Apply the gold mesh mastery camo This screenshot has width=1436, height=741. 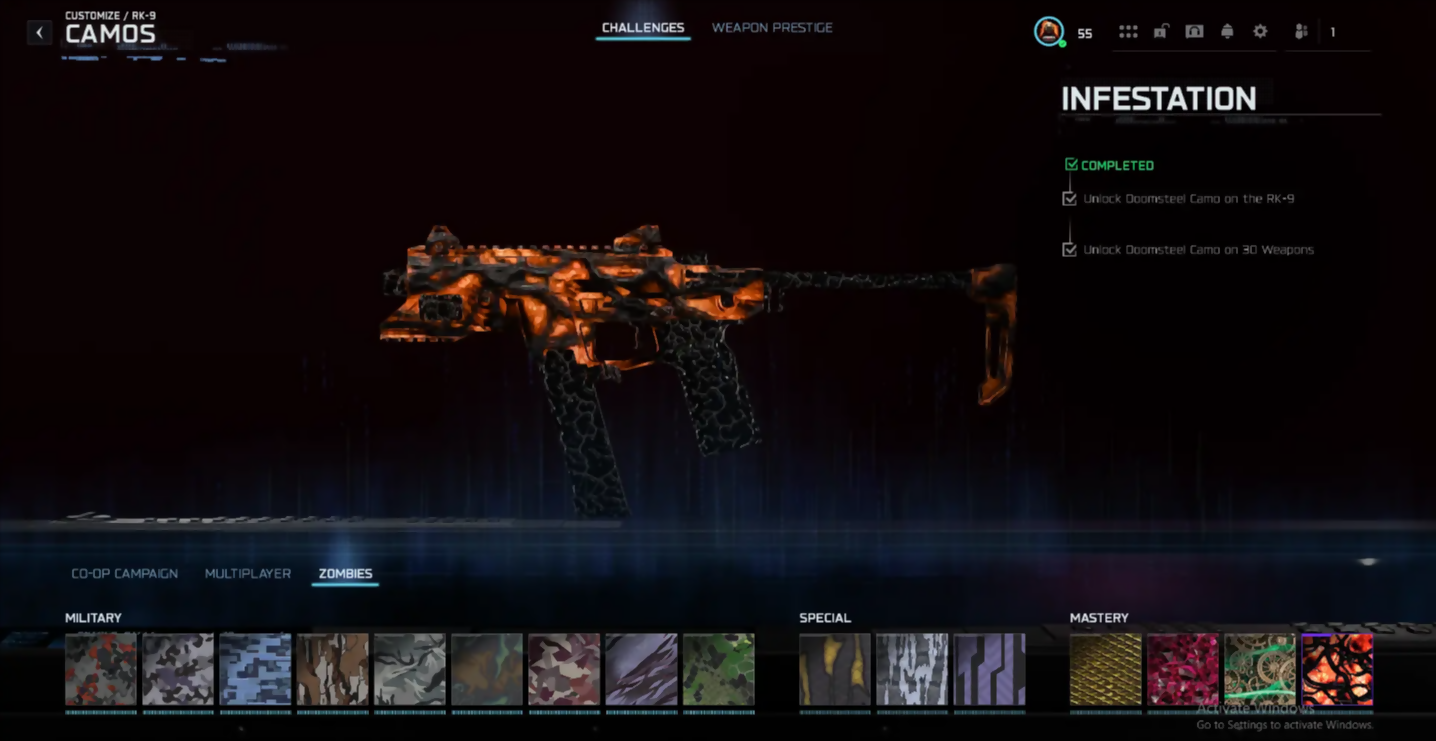[1106, 669]
